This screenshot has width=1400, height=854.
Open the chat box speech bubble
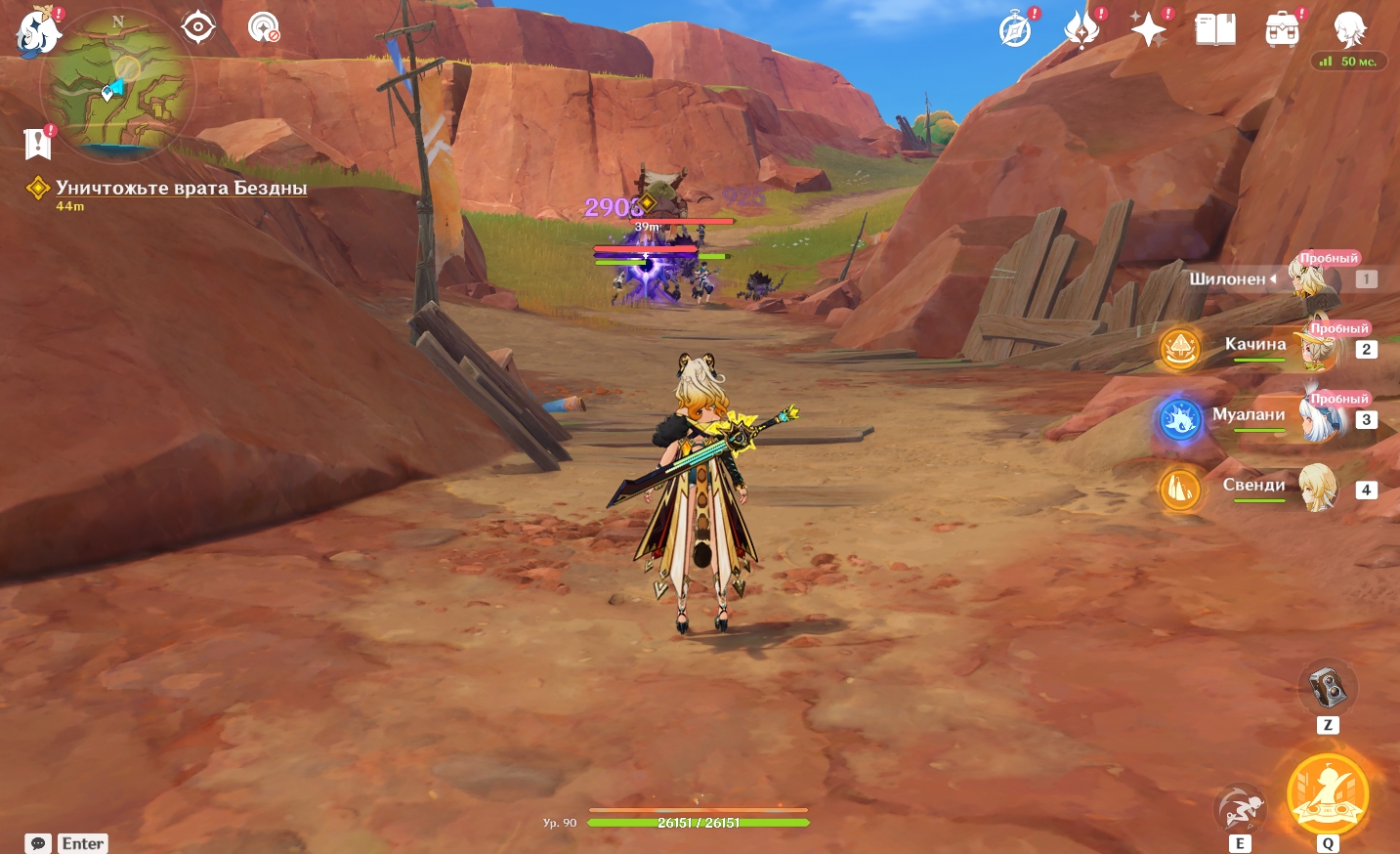(x=39, y=843)
